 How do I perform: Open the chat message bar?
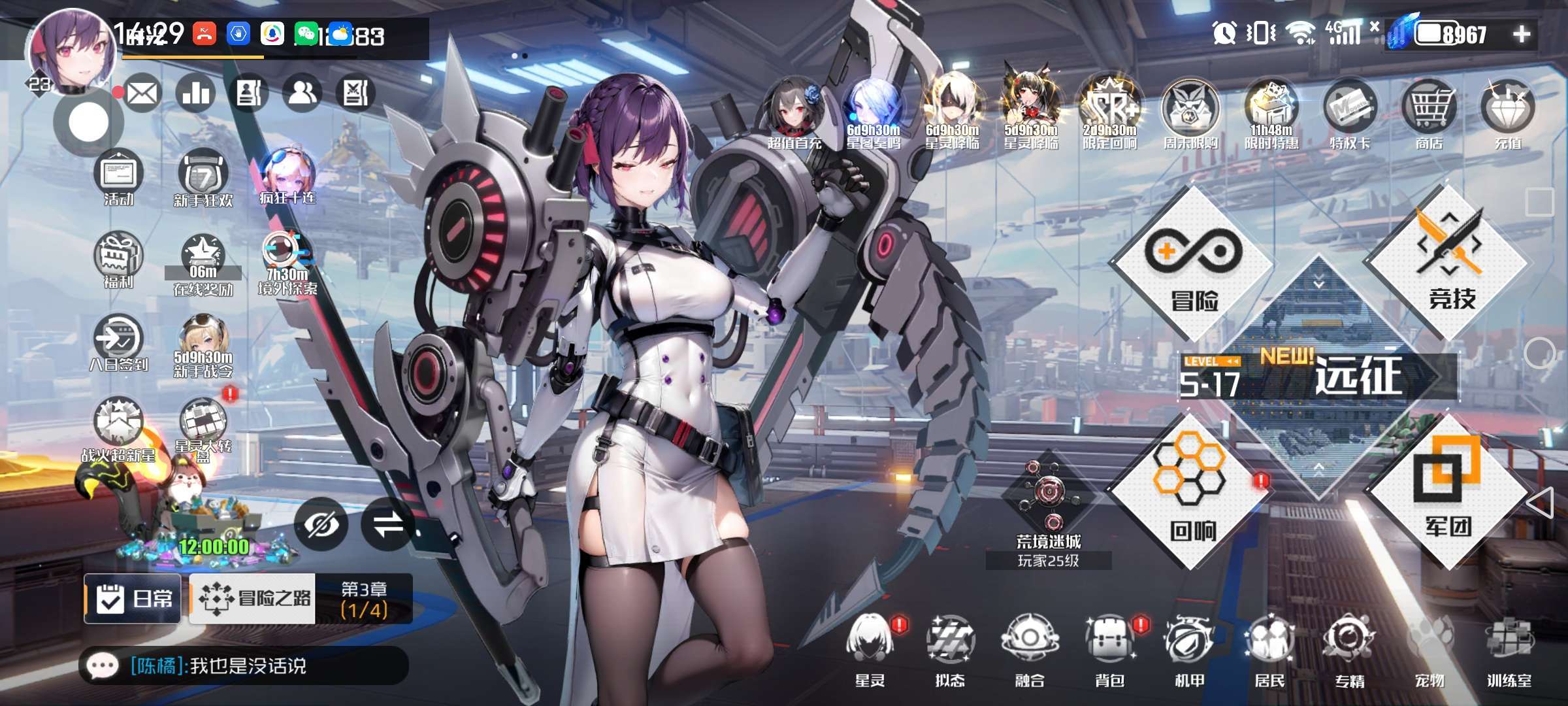[x=243, y=665]
